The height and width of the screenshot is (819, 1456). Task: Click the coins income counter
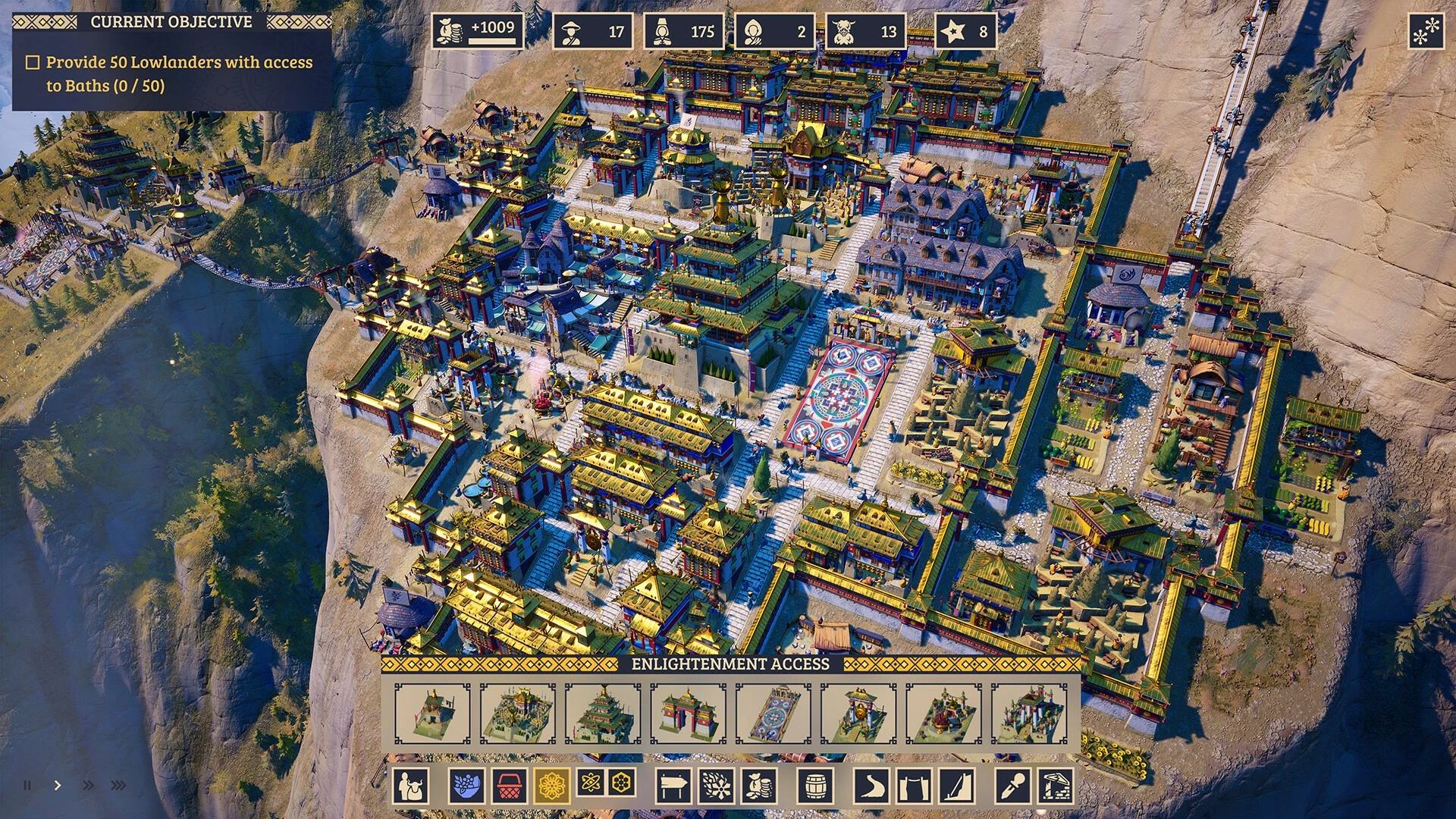pos(478,32)
